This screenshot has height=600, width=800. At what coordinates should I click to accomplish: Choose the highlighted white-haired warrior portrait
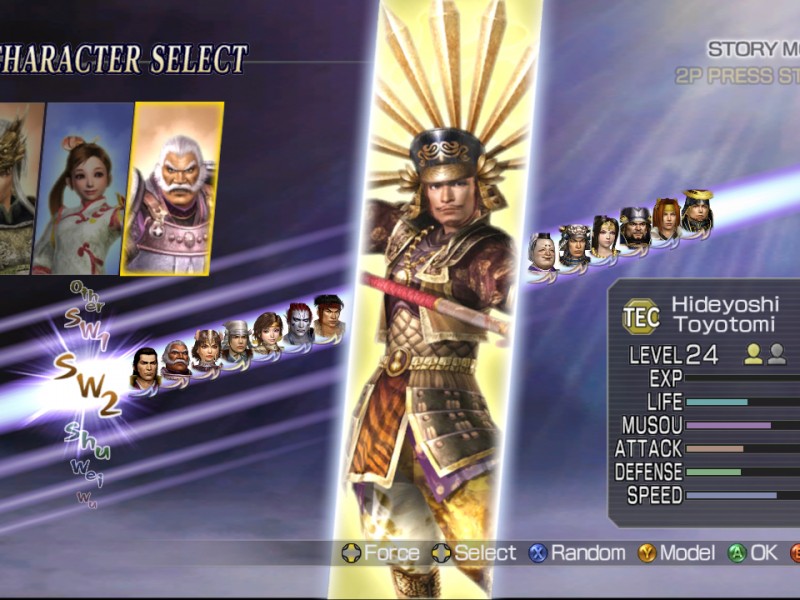pos(172,188)
